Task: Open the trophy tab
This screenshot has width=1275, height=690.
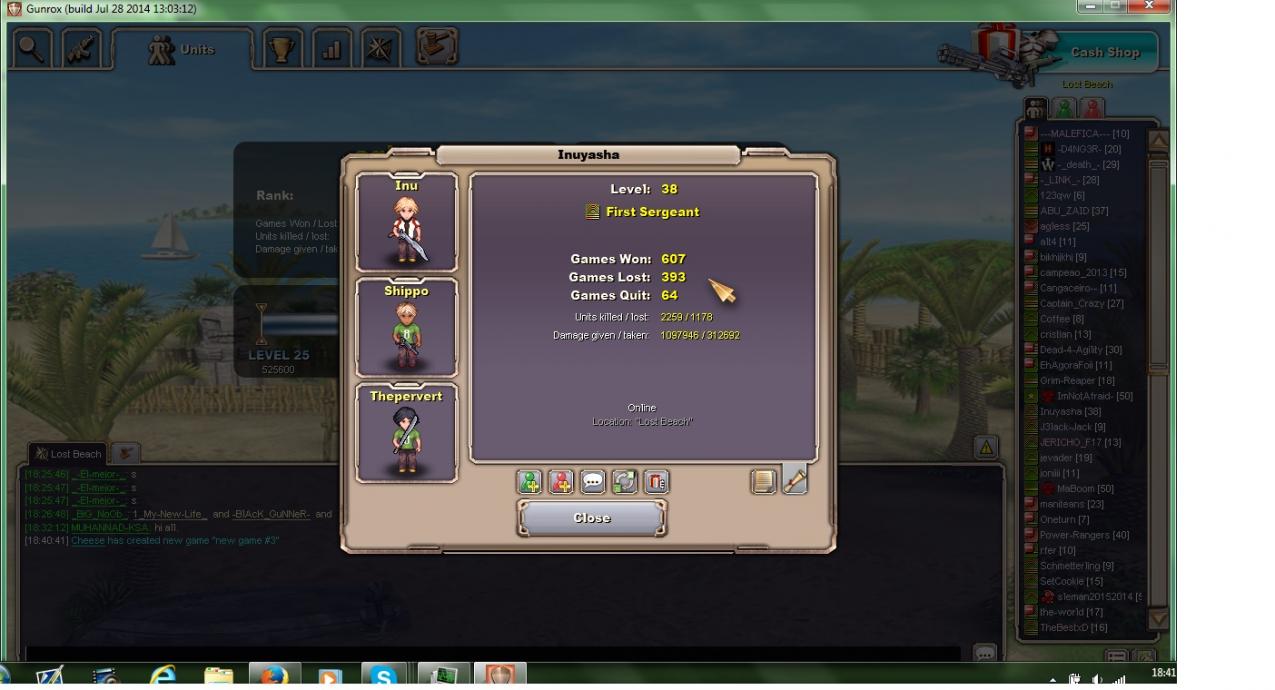Action: point(282,50)
